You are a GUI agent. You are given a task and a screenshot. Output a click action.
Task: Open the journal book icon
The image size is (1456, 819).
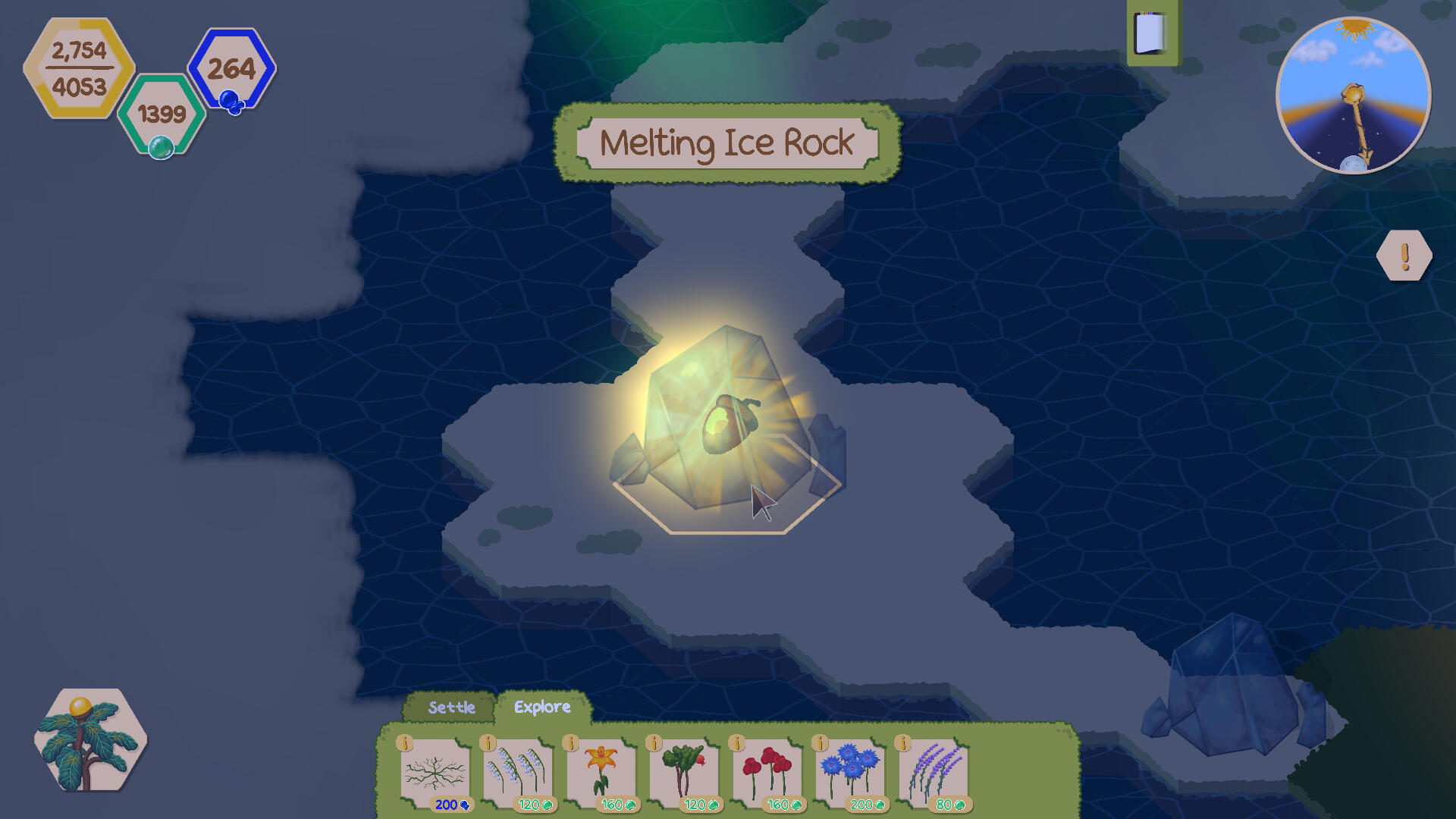(x=1151, y=33)
